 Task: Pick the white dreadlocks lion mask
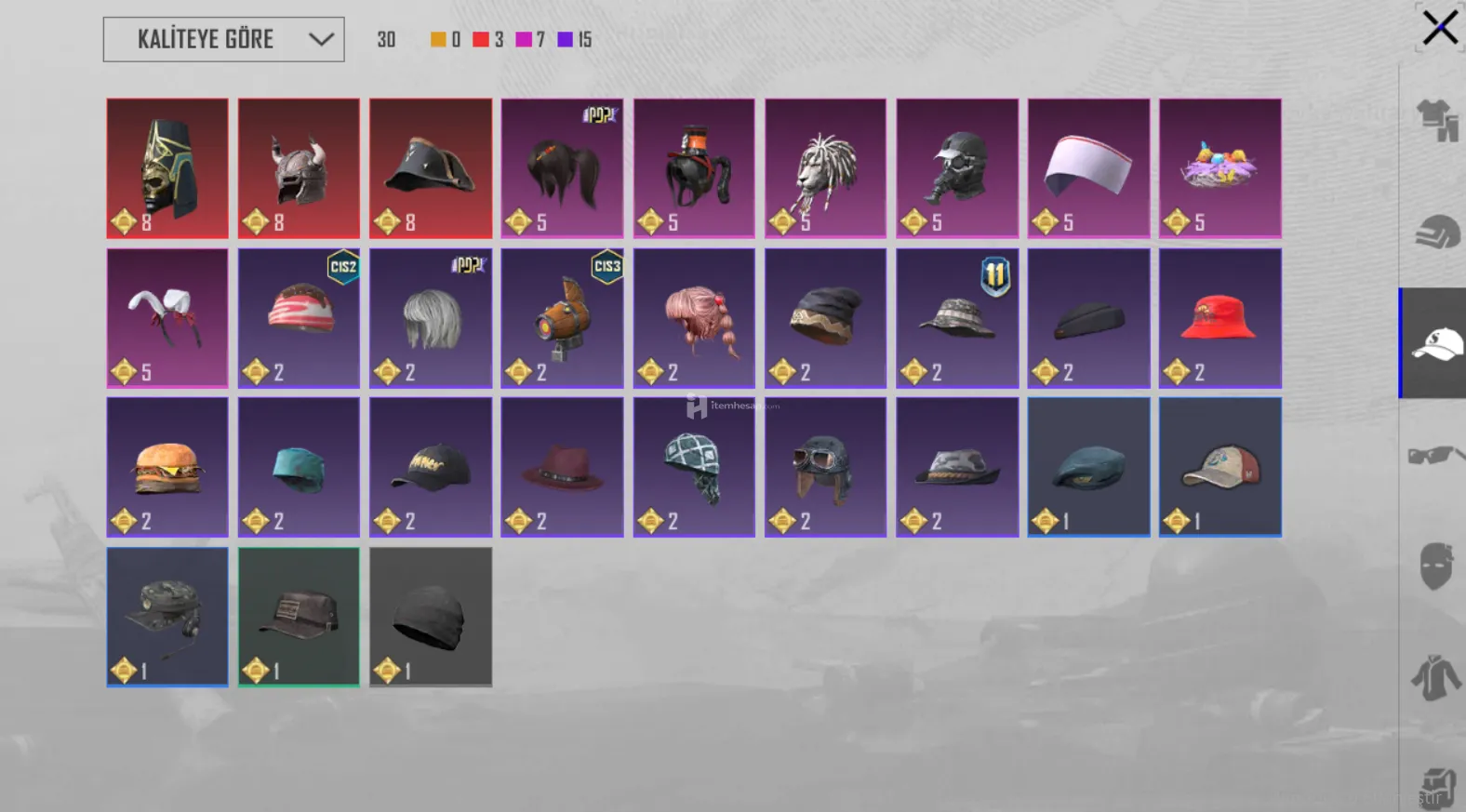point(825,168)
